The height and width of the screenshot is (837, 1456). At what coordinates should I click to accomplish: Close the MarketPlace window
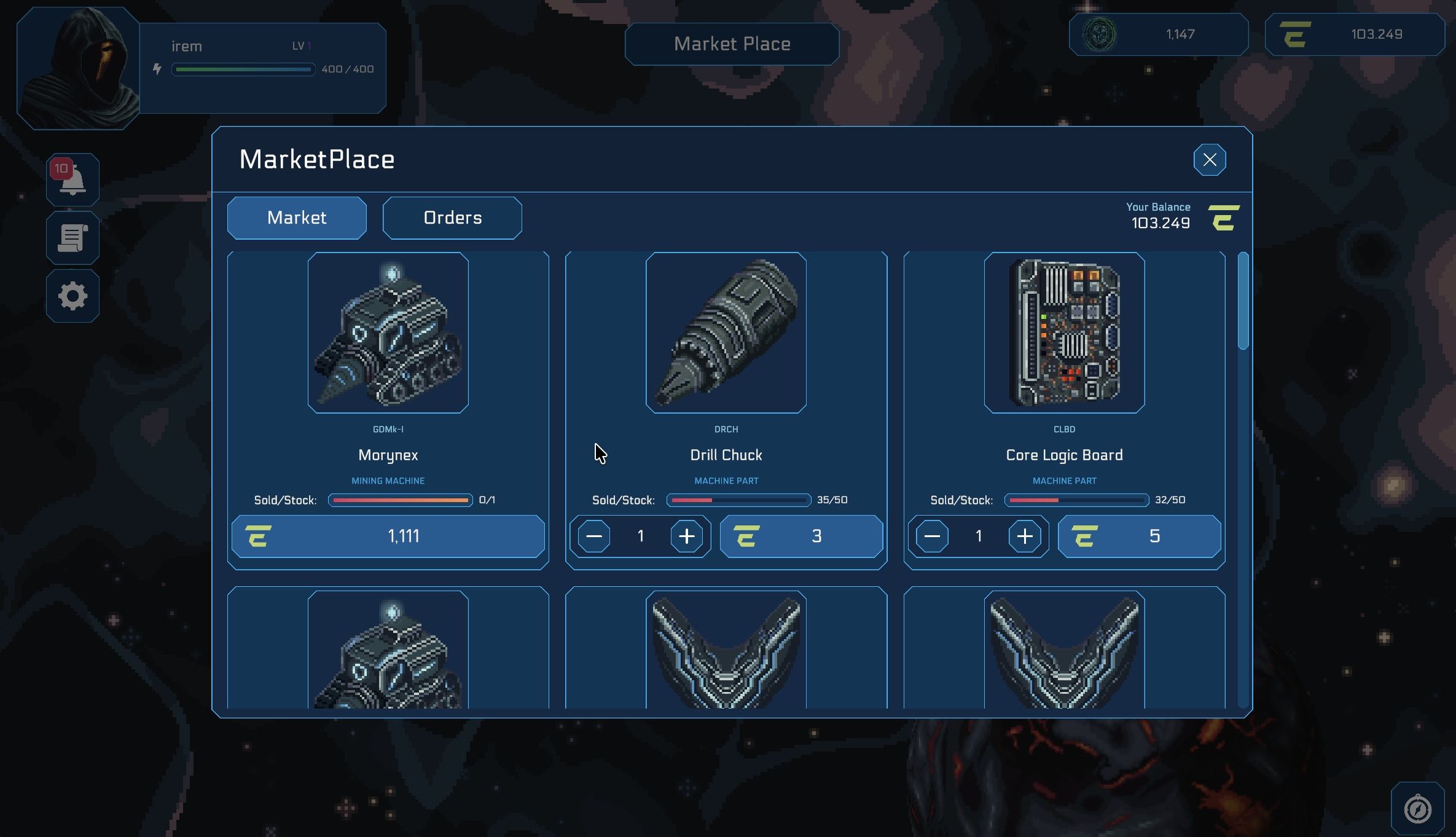(1209, 160)
